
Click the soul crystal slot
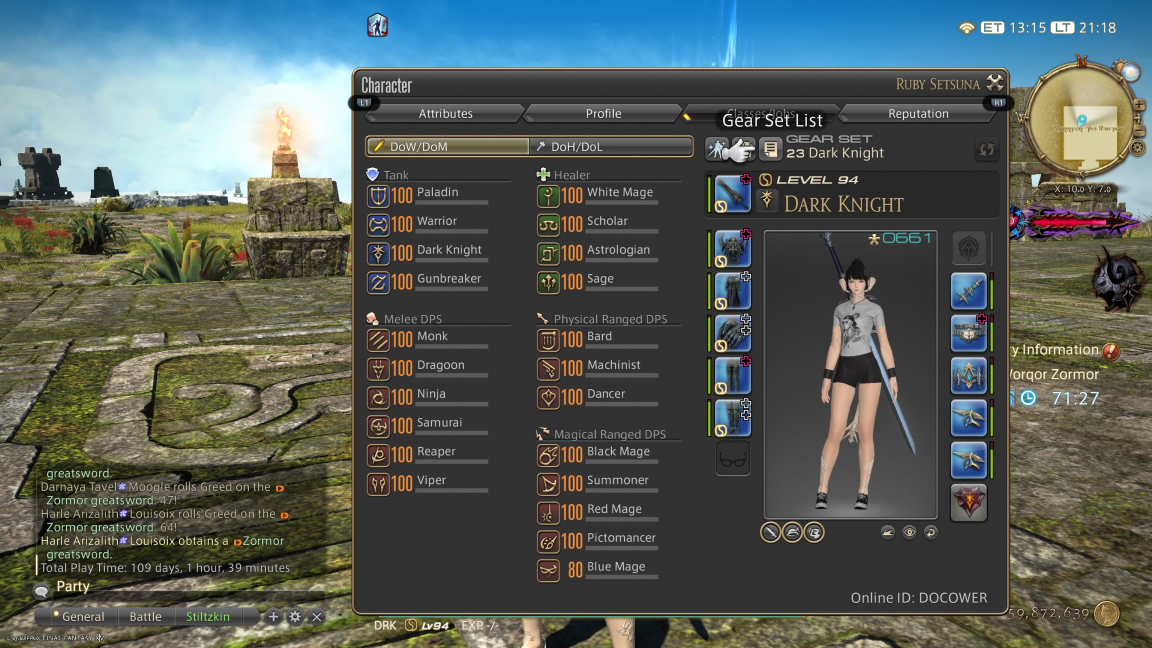tap(969, 503)
